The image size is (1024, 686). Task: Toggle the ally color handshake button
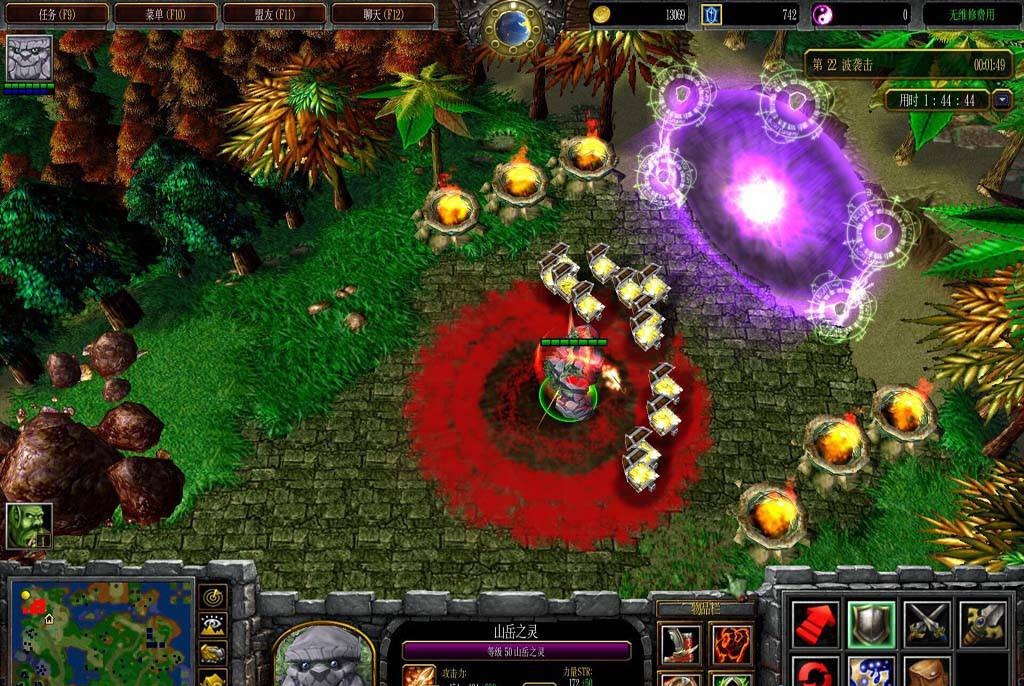point(213,653)
